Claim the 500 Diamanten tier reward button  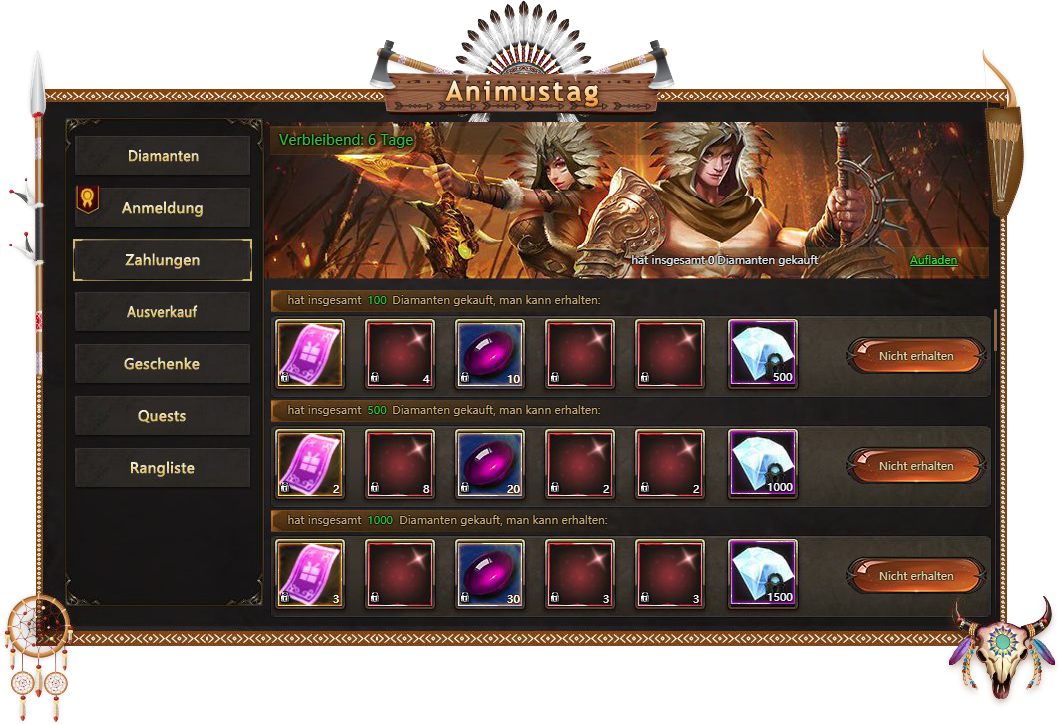click(915, 465)
